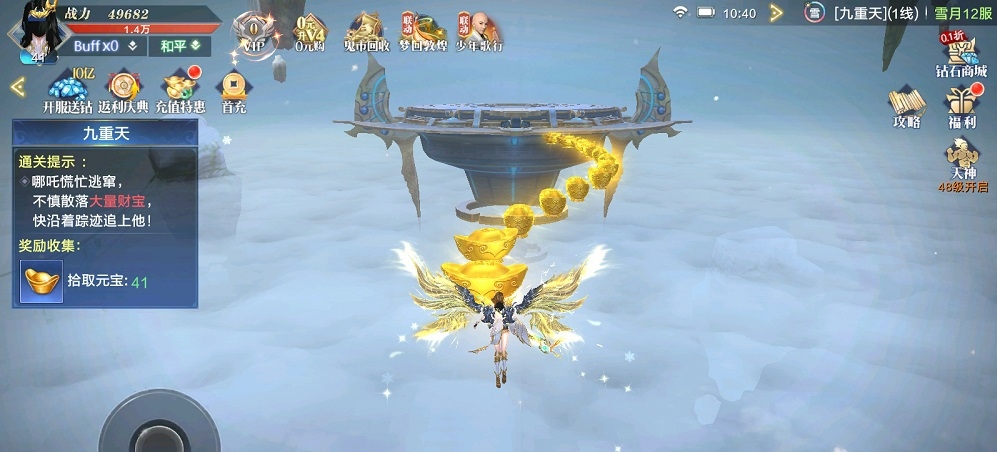Image resolution: width=997 pixels, height=452 pixels.
Task: Open the 0元购 V4 offer
Action: click(x=311, y=32)
